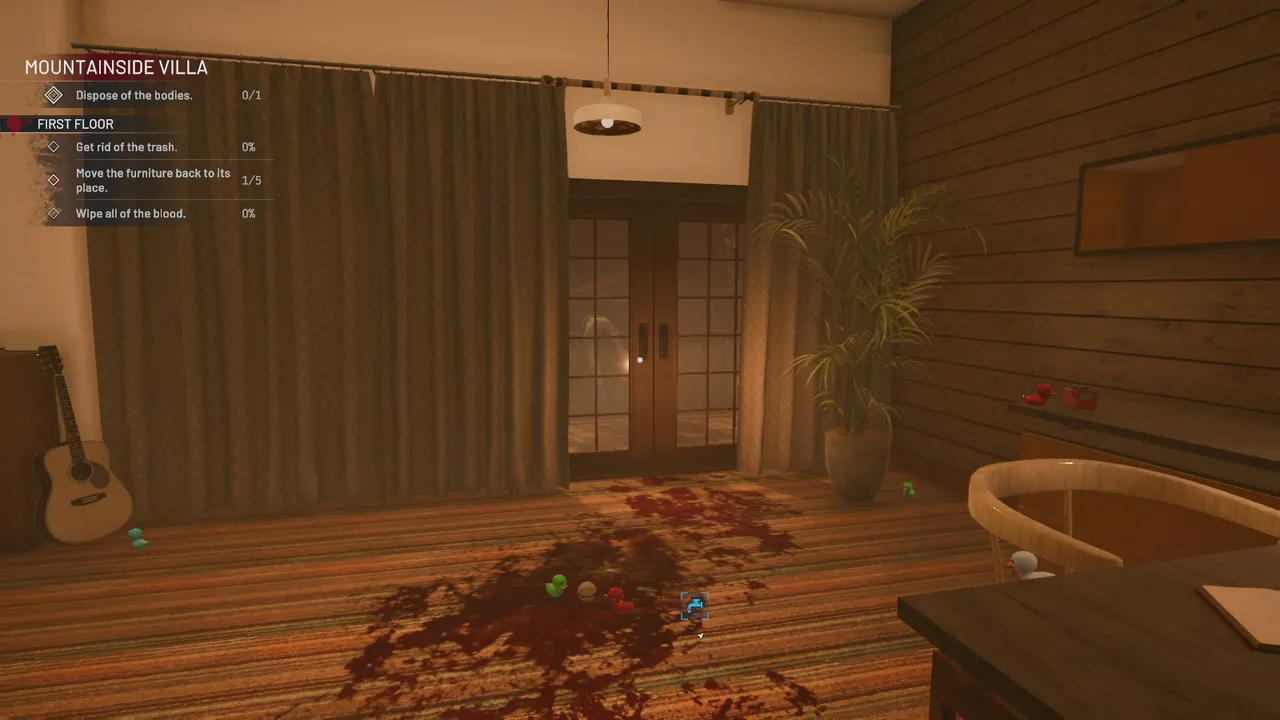Click the blood splatter icon beside FIRST FLOOR
The width and height of the screenshot is (1280, 720).
(12, 123)
